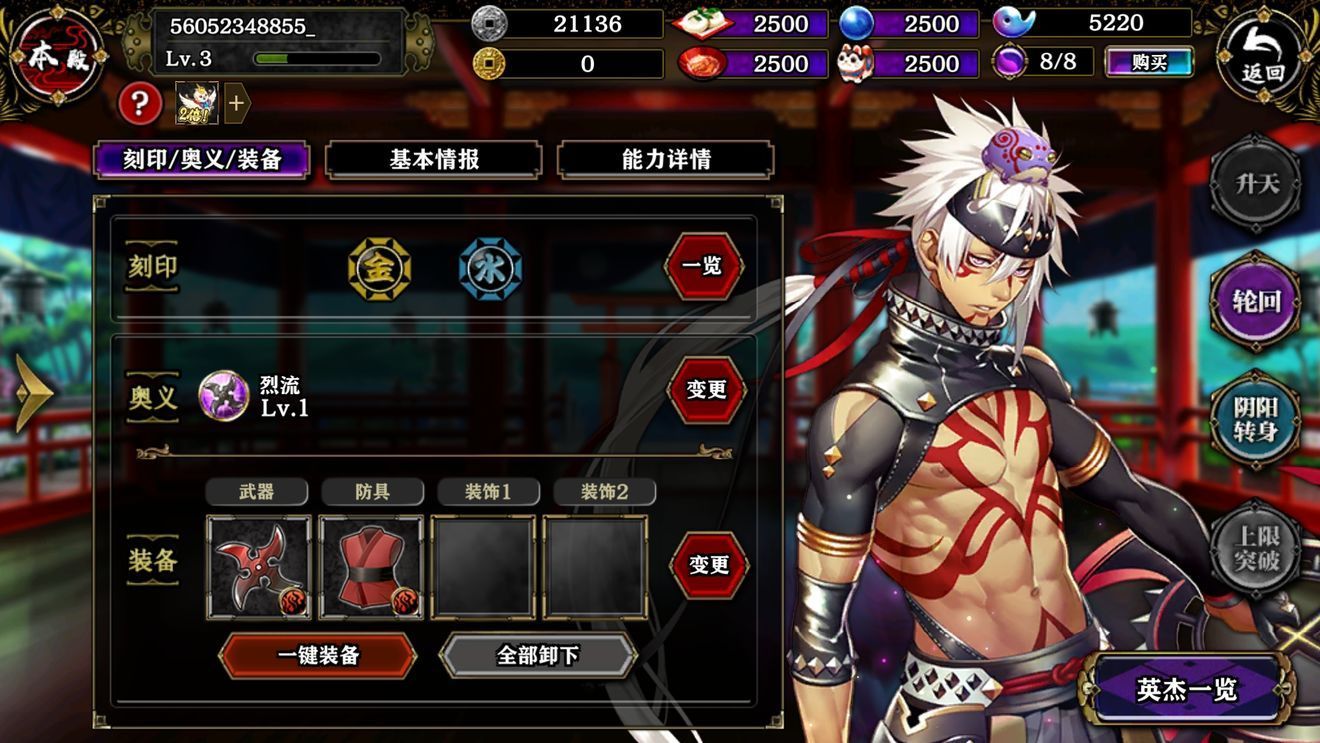
Task: Click the 烈流 skill icon
Action: point(223,395)
